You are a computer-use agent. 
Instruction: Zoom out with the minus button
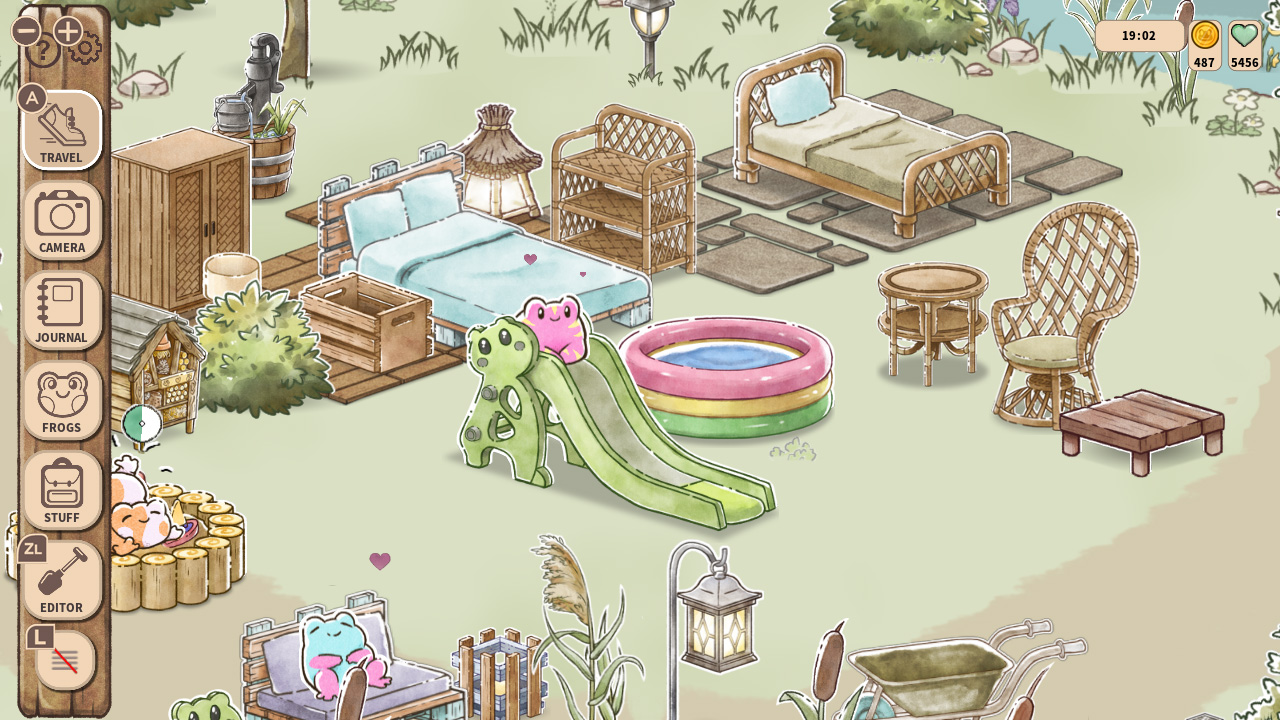26,31
